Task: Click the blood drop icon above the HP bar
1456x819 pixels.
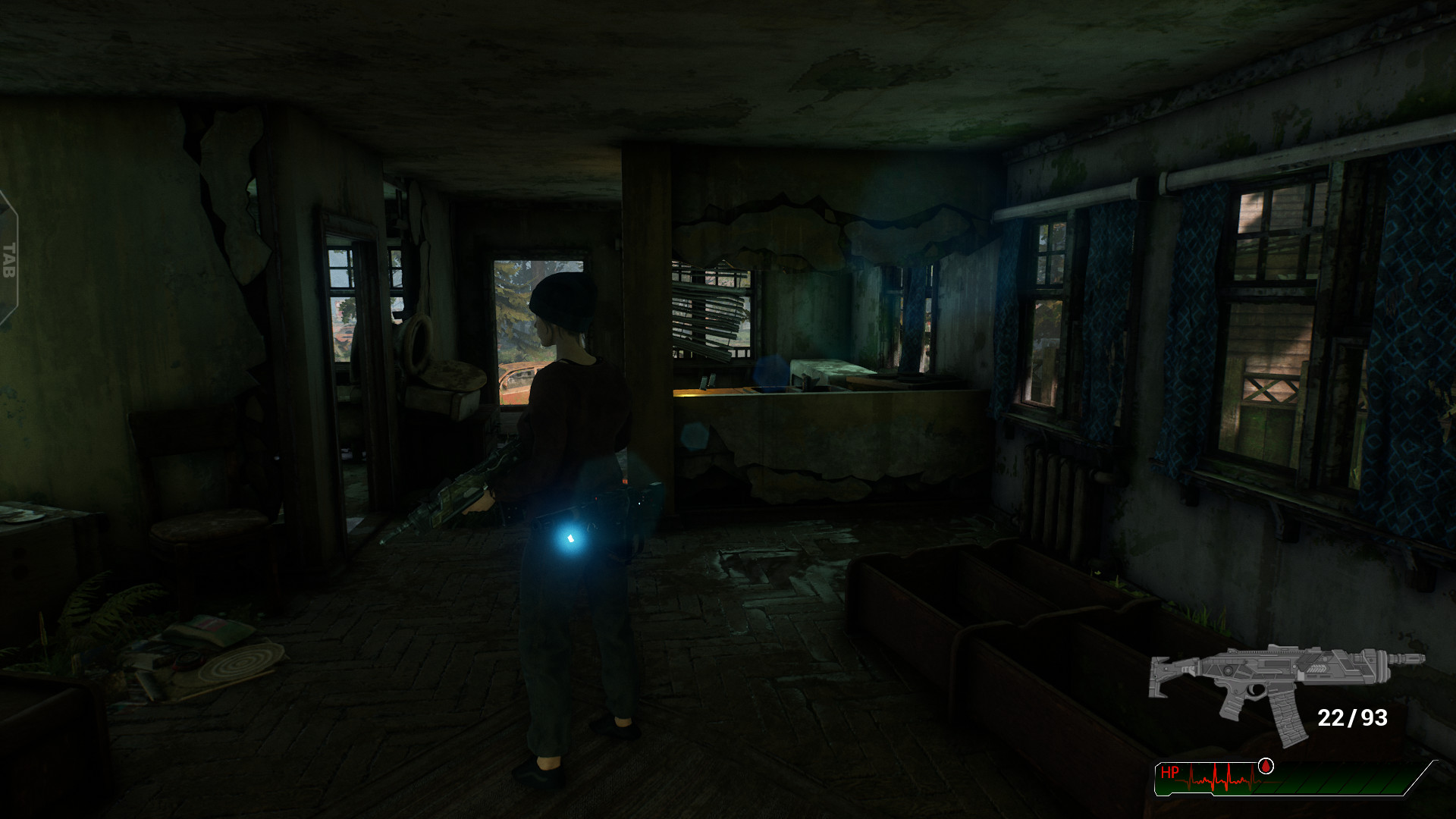Action: pos(1265,767)
